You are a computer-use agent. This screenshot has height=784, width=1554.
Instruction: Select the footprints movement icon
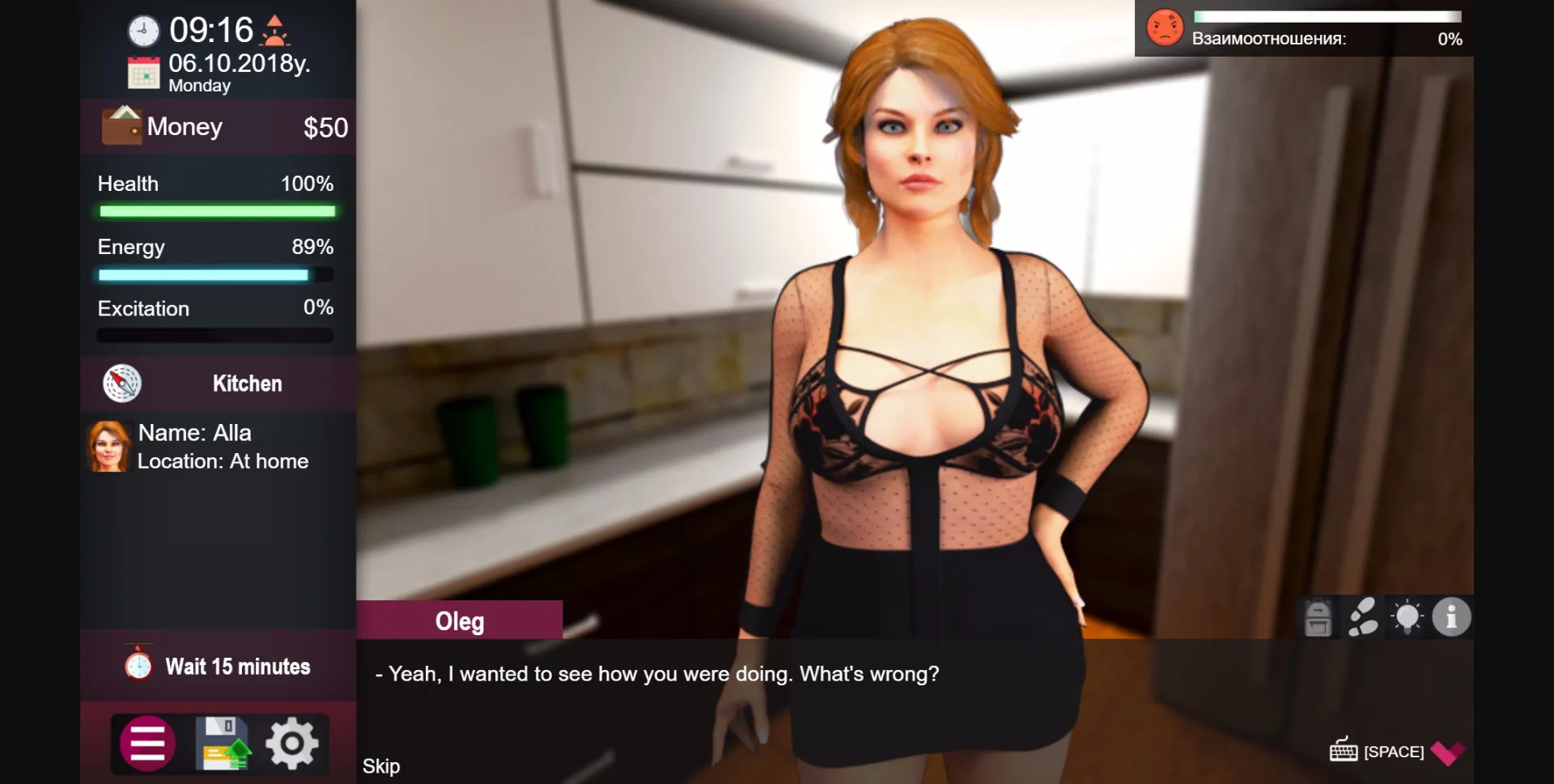1365,617
